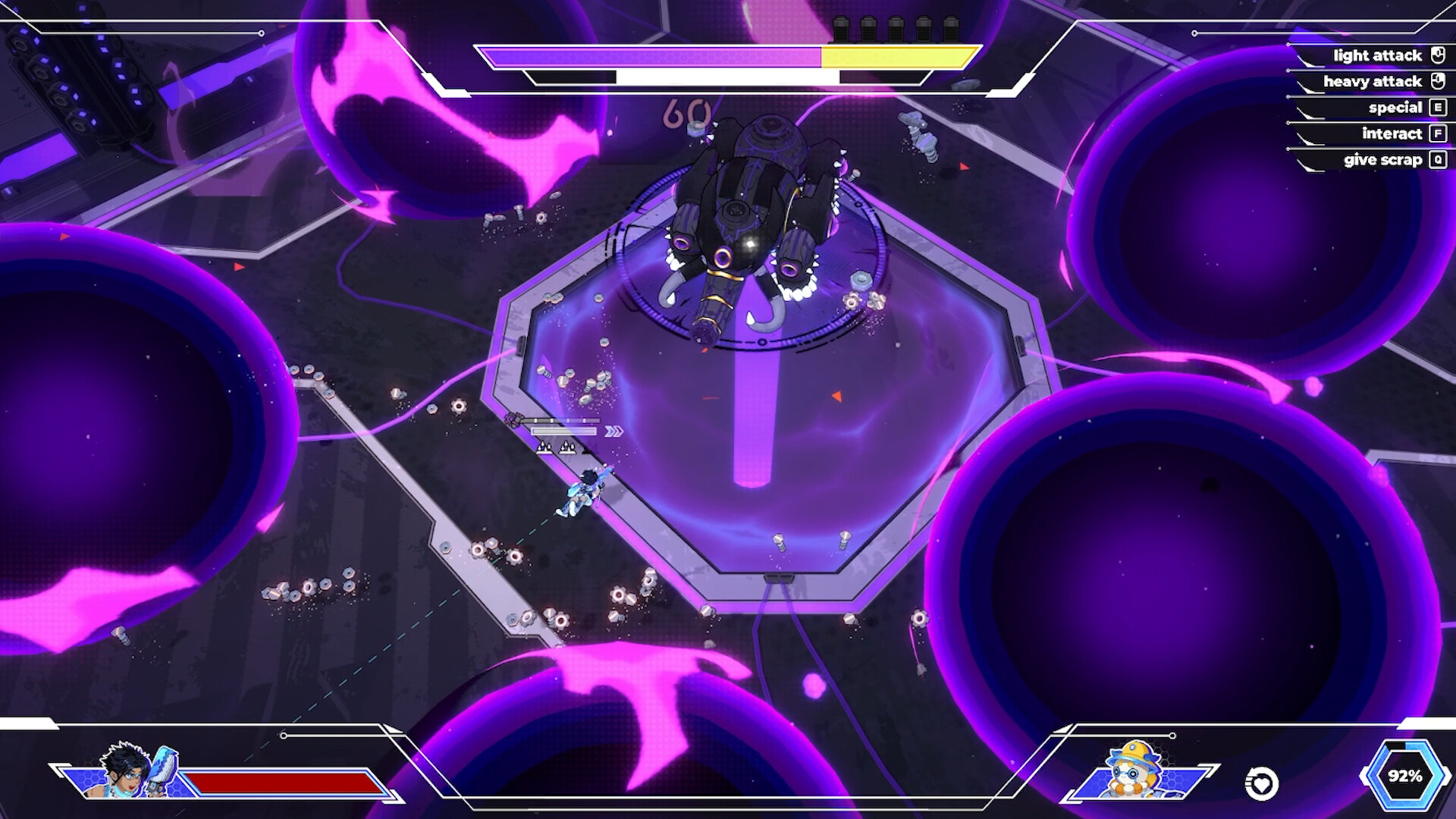Image resolution: width=1456 pixels, height=819 pixels.
Task: Click the interact keybind label
Action: (x=1392, y=133)
